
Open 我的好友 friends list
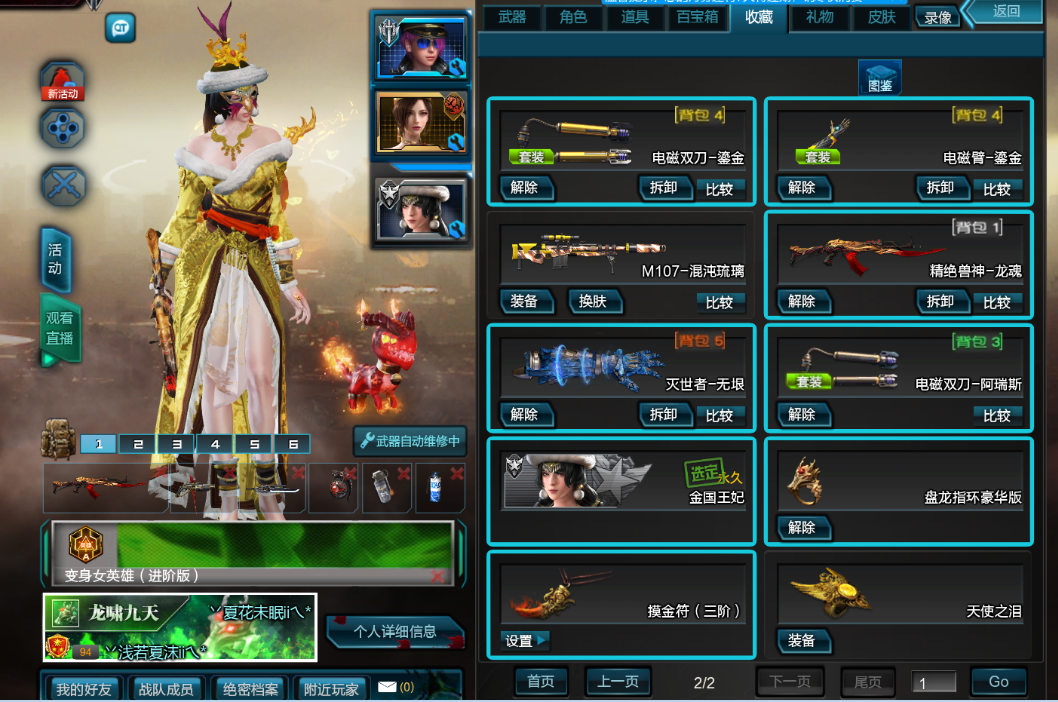[x=83, y=689]
